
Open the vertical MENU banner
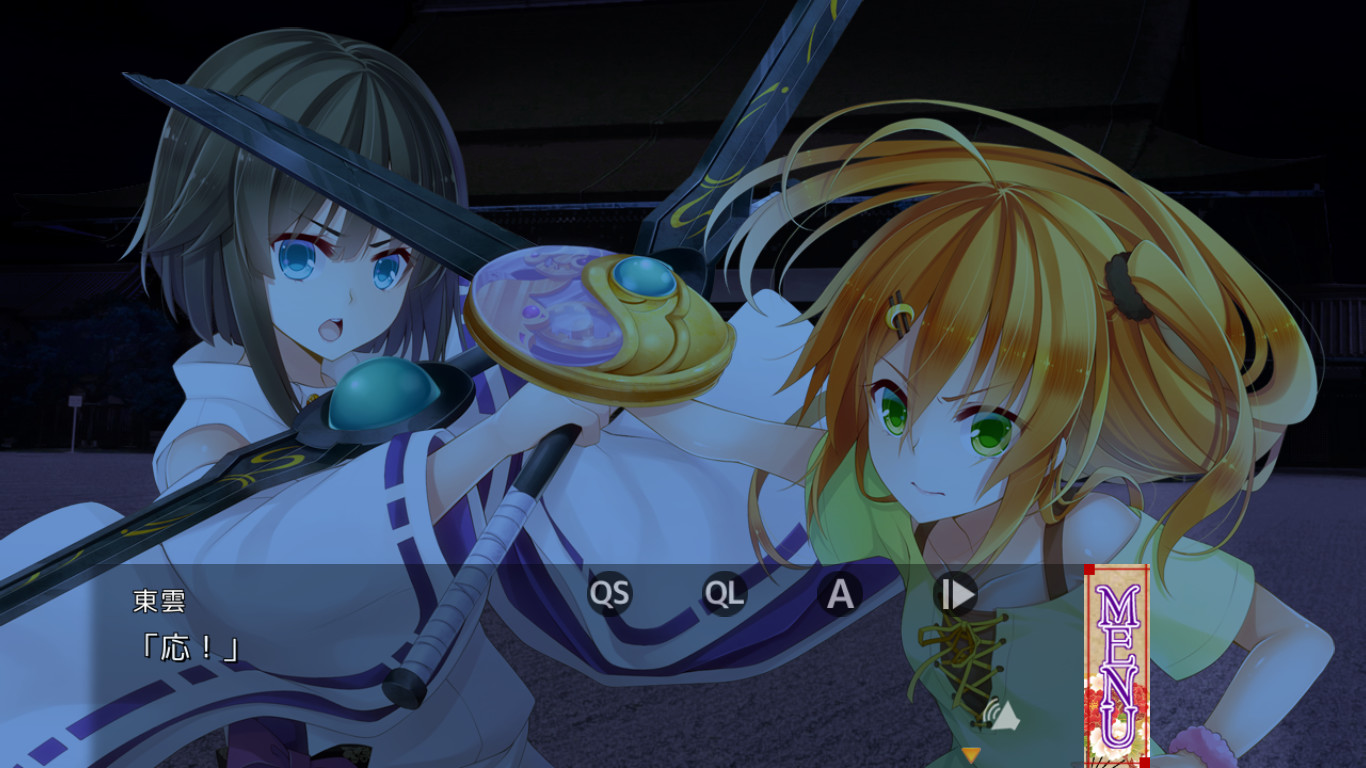pos(1117,664)
